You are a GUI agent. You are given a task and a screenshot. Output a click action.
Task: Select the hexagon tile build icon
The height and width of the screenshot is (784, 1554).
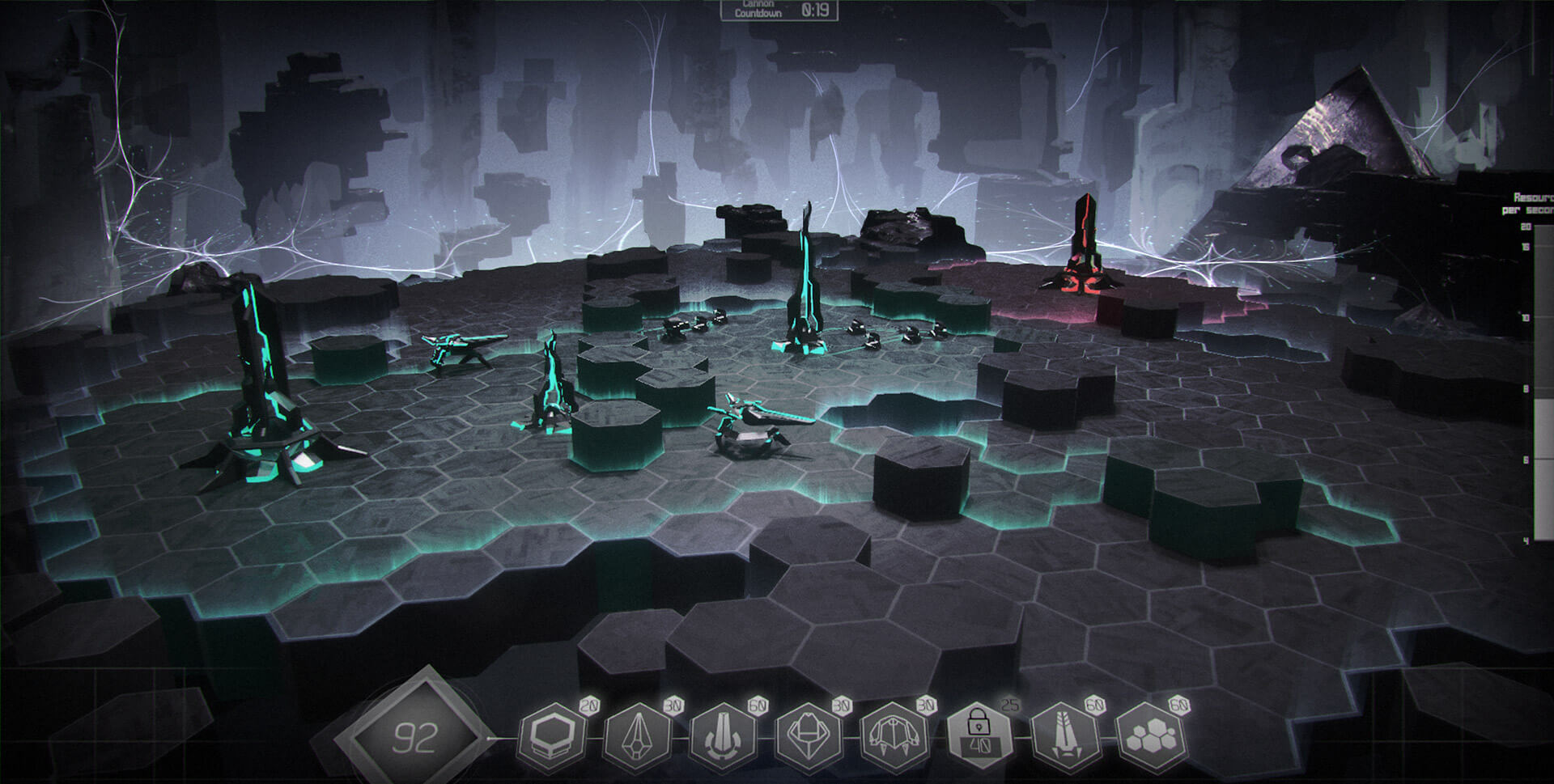[551, 738]
